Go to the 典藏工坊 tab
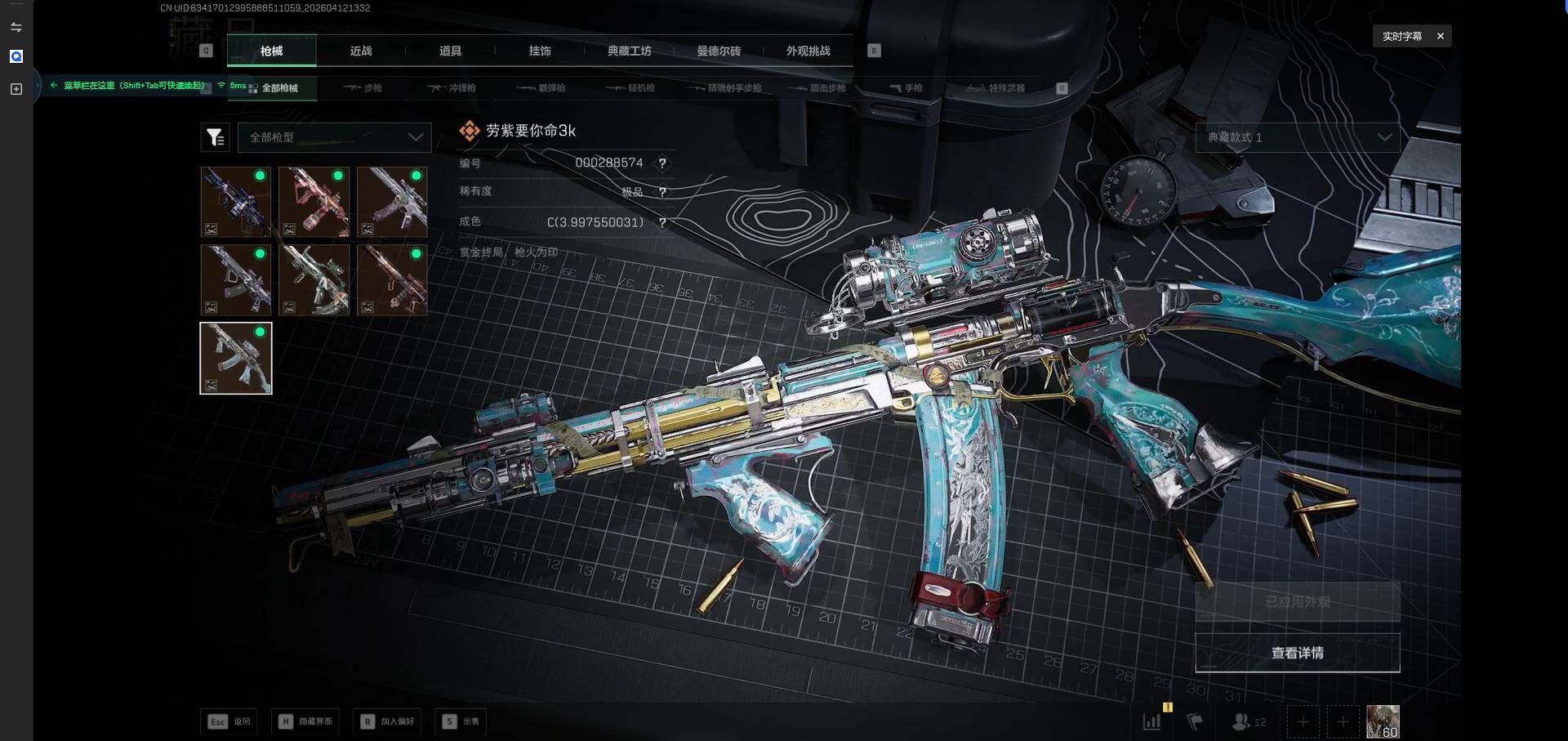Viewport: 1568px width, 741px height. click(x=629, y=51)
